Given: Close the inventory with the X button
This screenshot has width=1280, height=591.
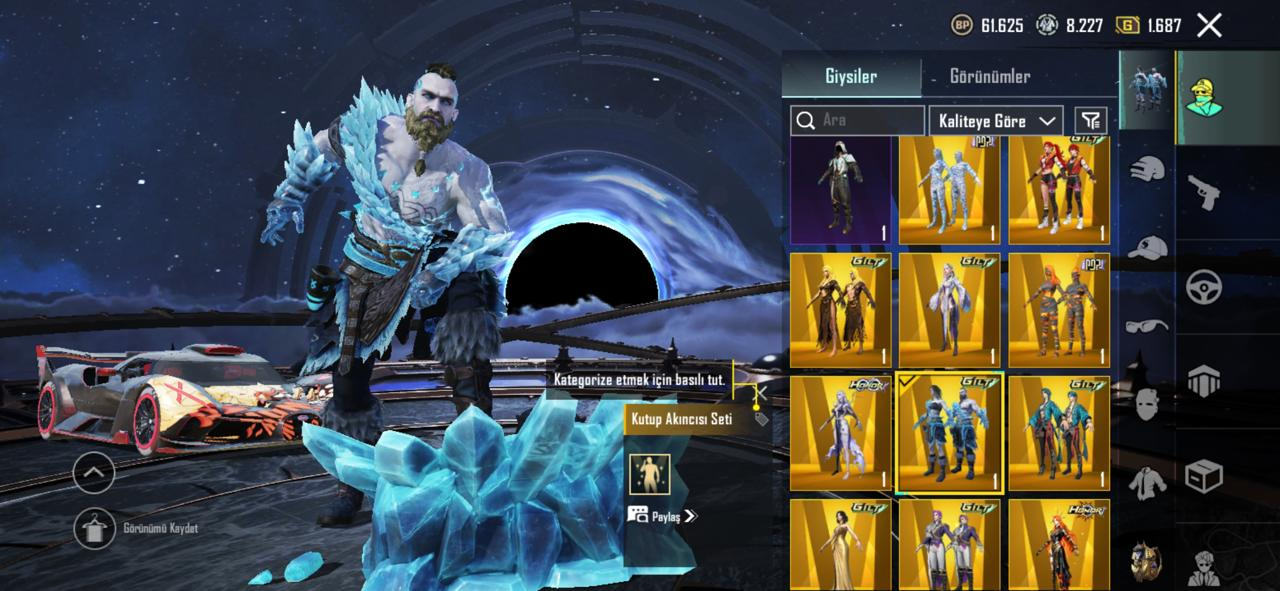Looking at the screenshot, I should (1209, 26).
